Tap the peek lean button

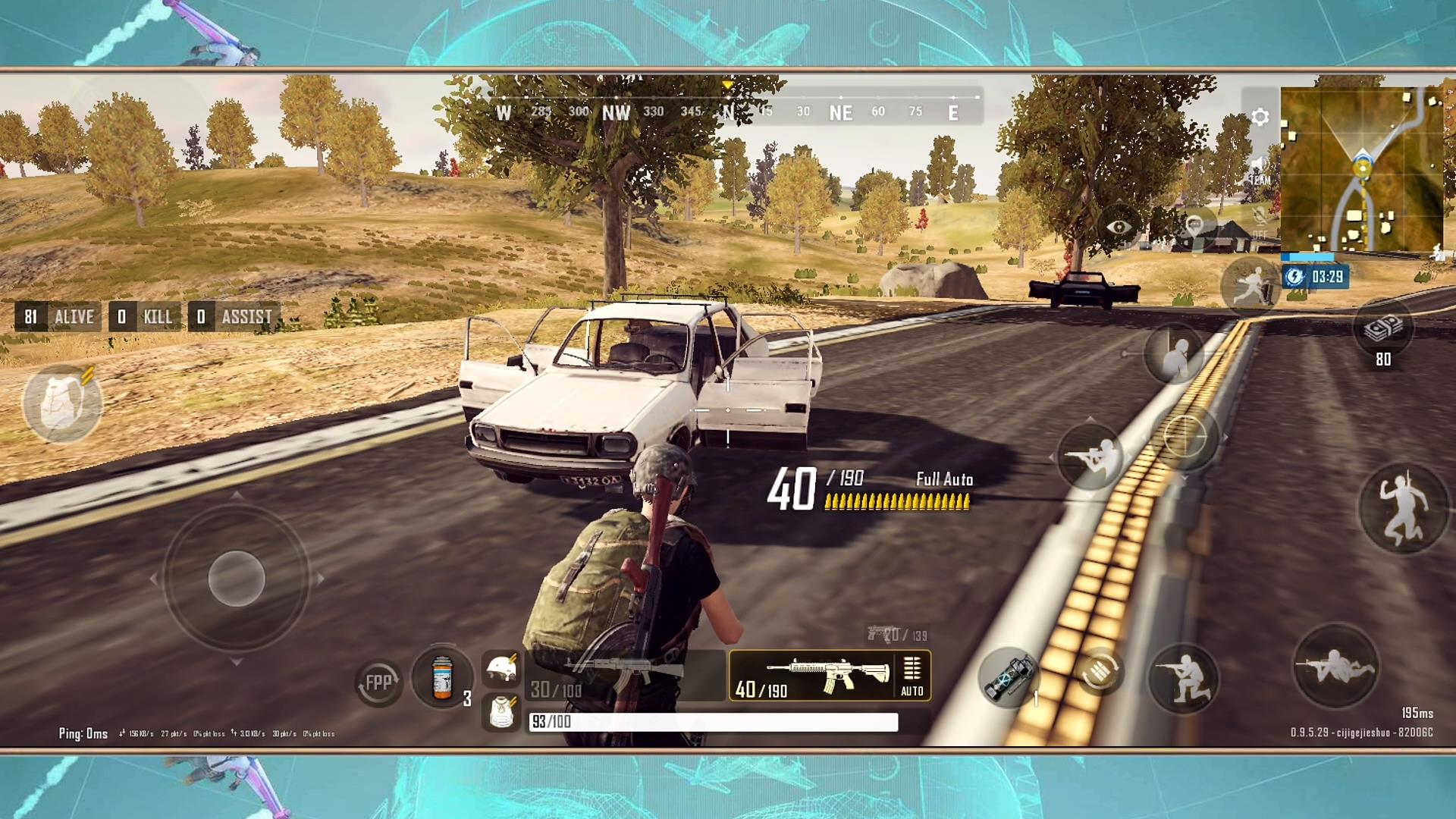(1174, 355)
